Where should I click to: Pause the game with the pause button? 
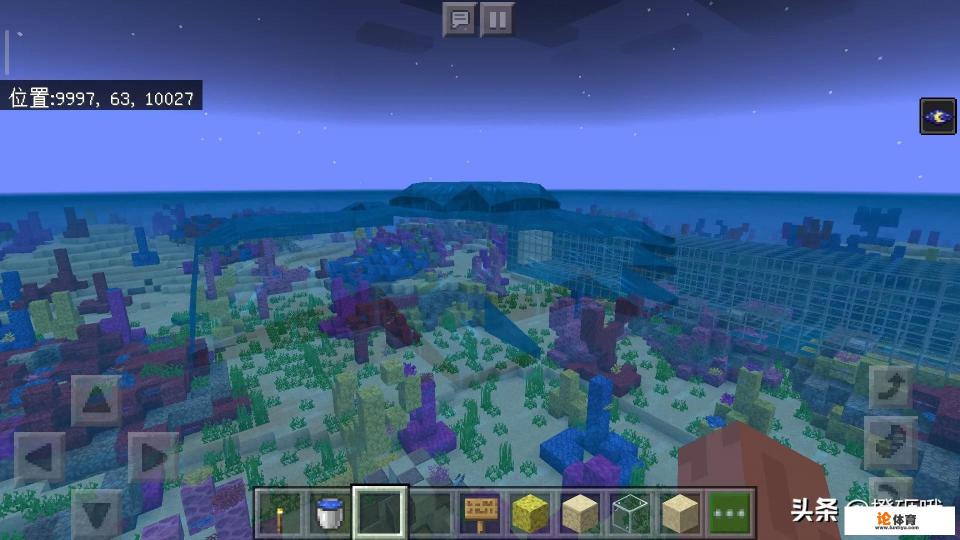tap(497, 20)
